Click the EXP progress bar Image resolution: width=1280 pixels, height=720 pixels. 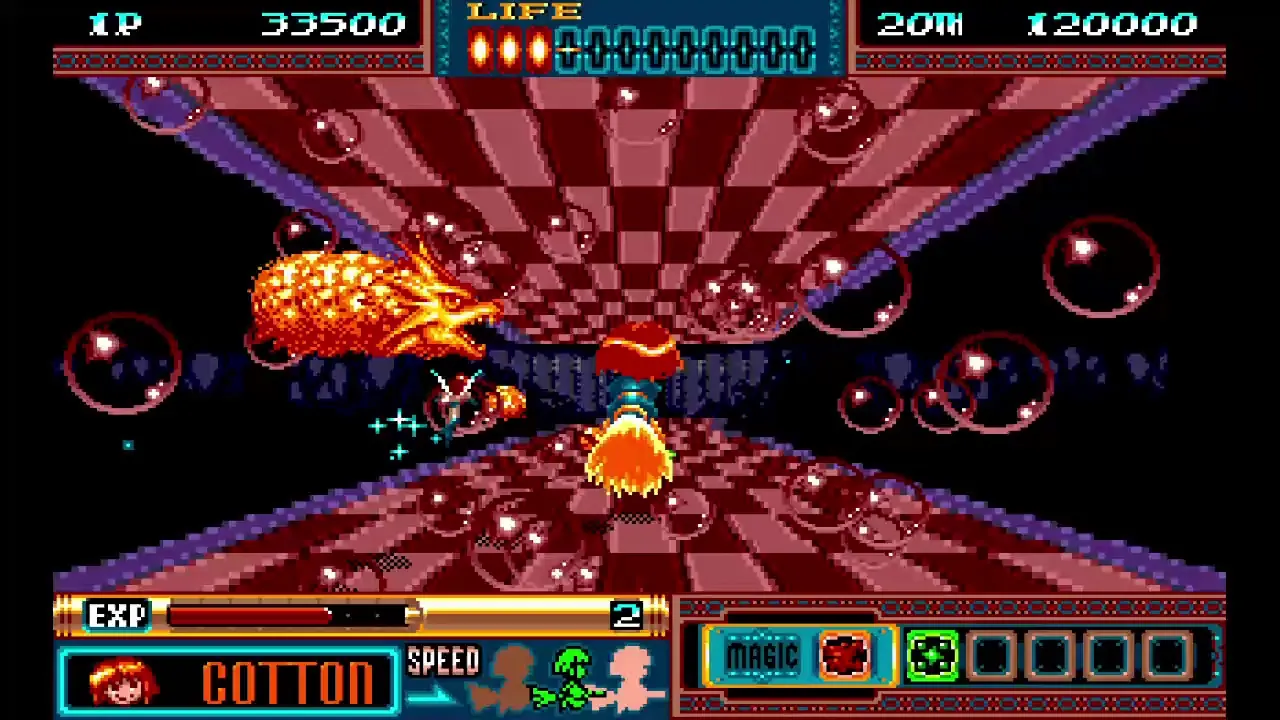[x=290, y=615]
